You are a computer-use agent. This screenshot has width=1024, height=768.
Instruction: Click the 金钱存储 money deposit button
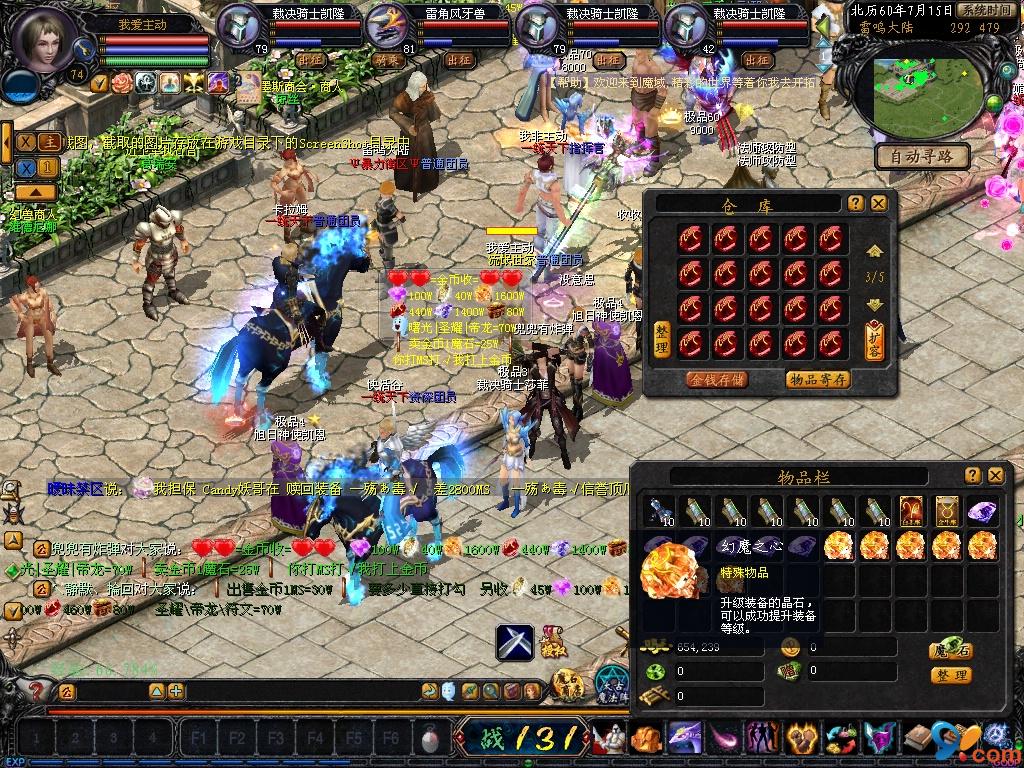pyautogui.click(x=716, y=379)
